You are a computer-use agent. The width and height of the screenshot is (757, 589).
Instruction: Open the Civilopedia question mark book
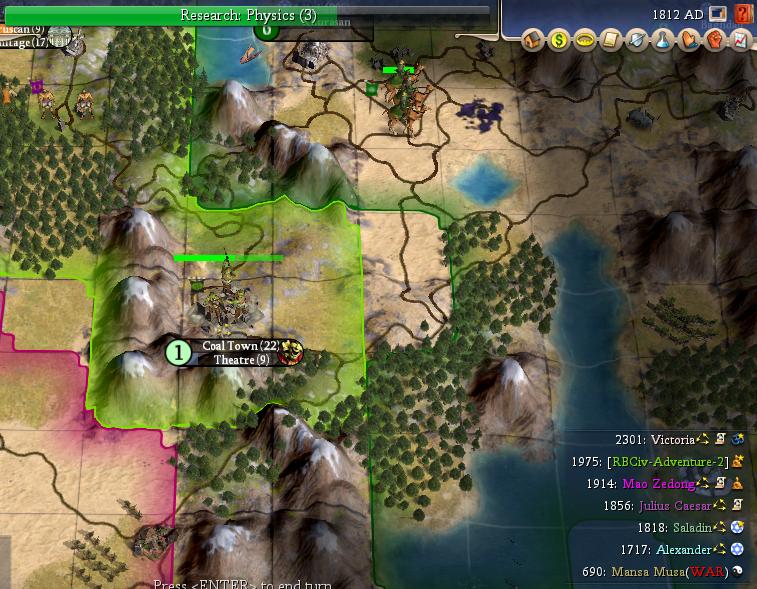pyautogui.click(x=742, y=14)
